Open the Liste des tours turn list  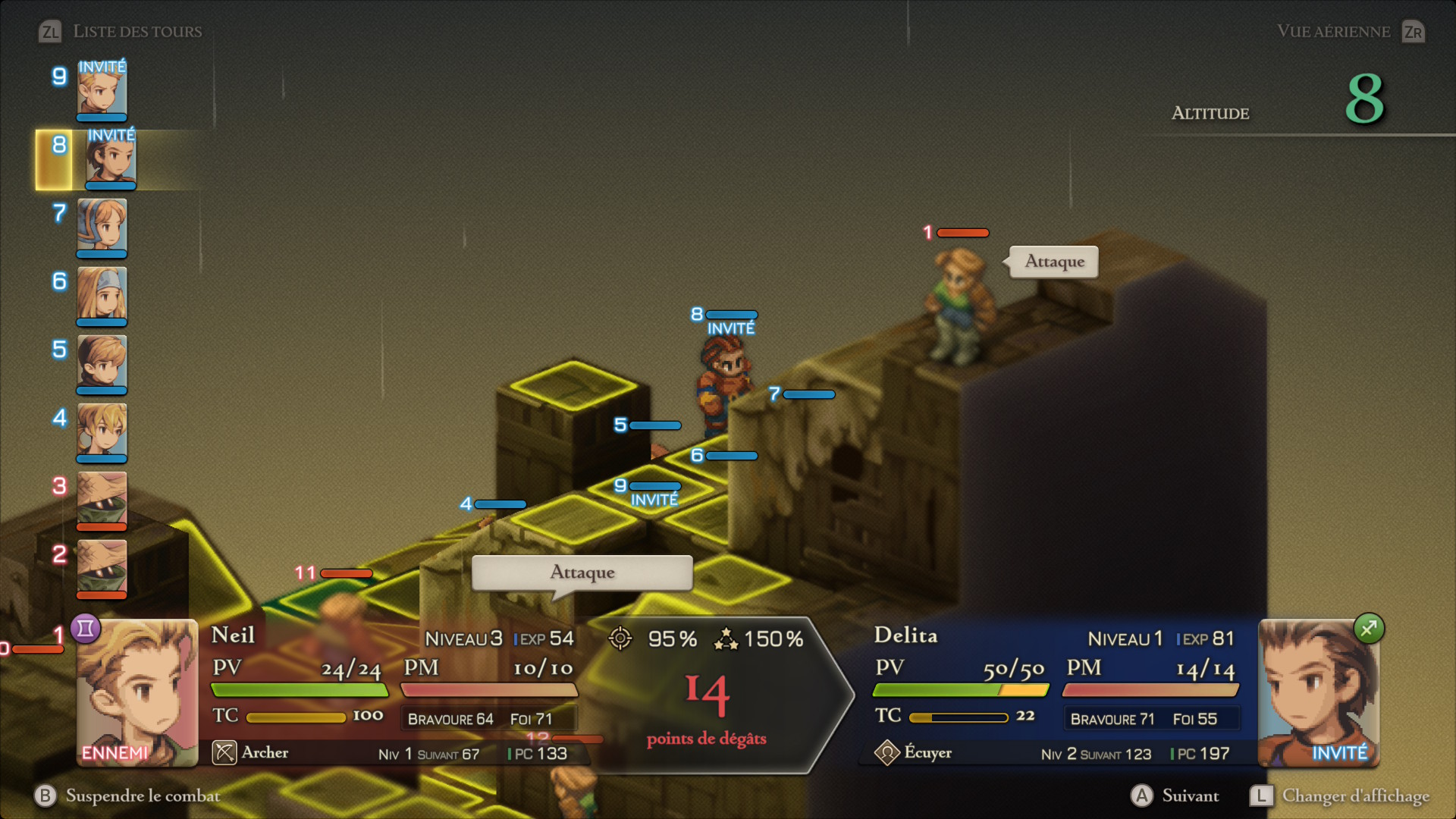(121, 31)
